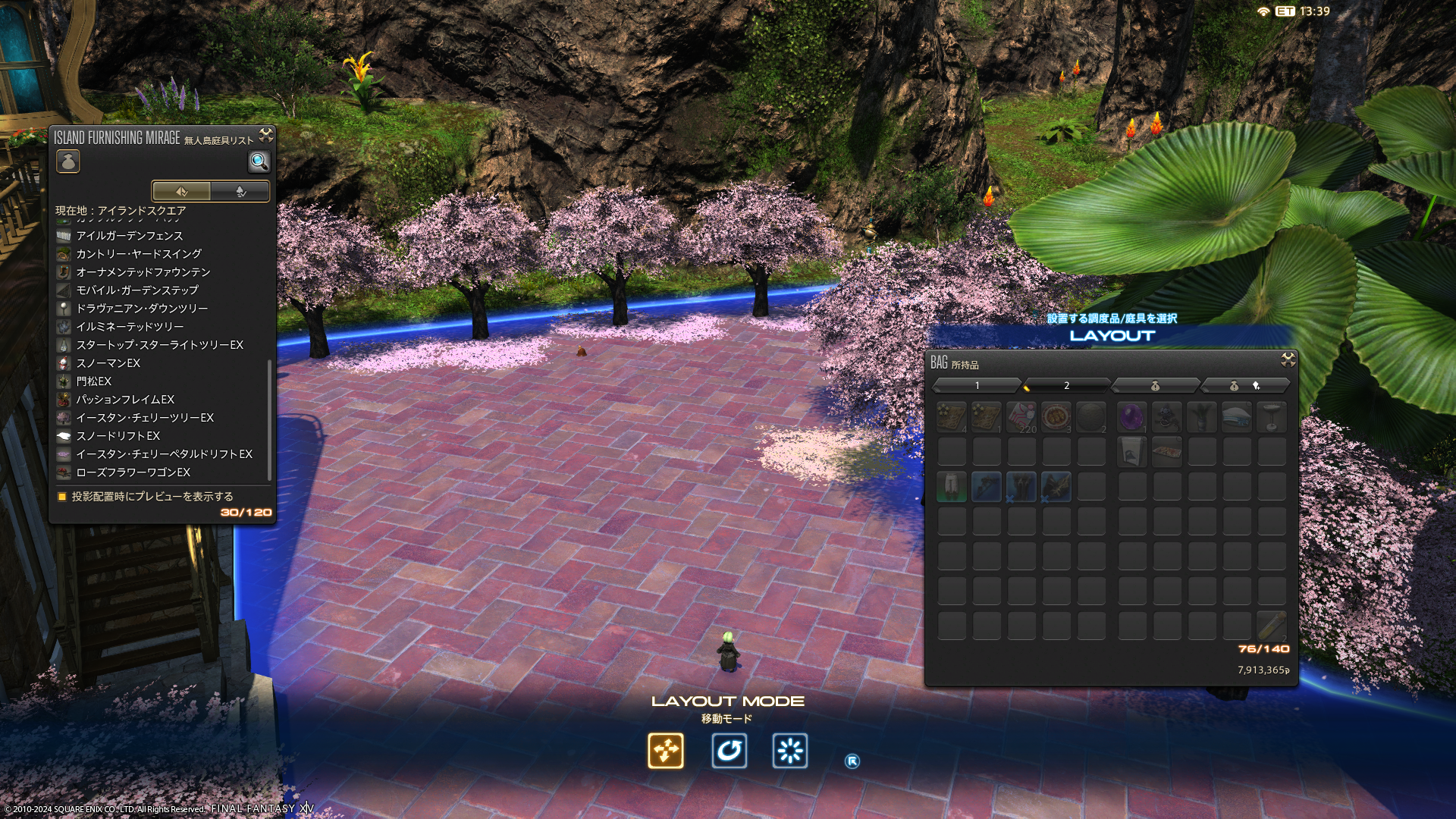Screen dimensions: 1456x819
Task: Choose 門松EX in the furnishing list
Action: tap(93, 381)
